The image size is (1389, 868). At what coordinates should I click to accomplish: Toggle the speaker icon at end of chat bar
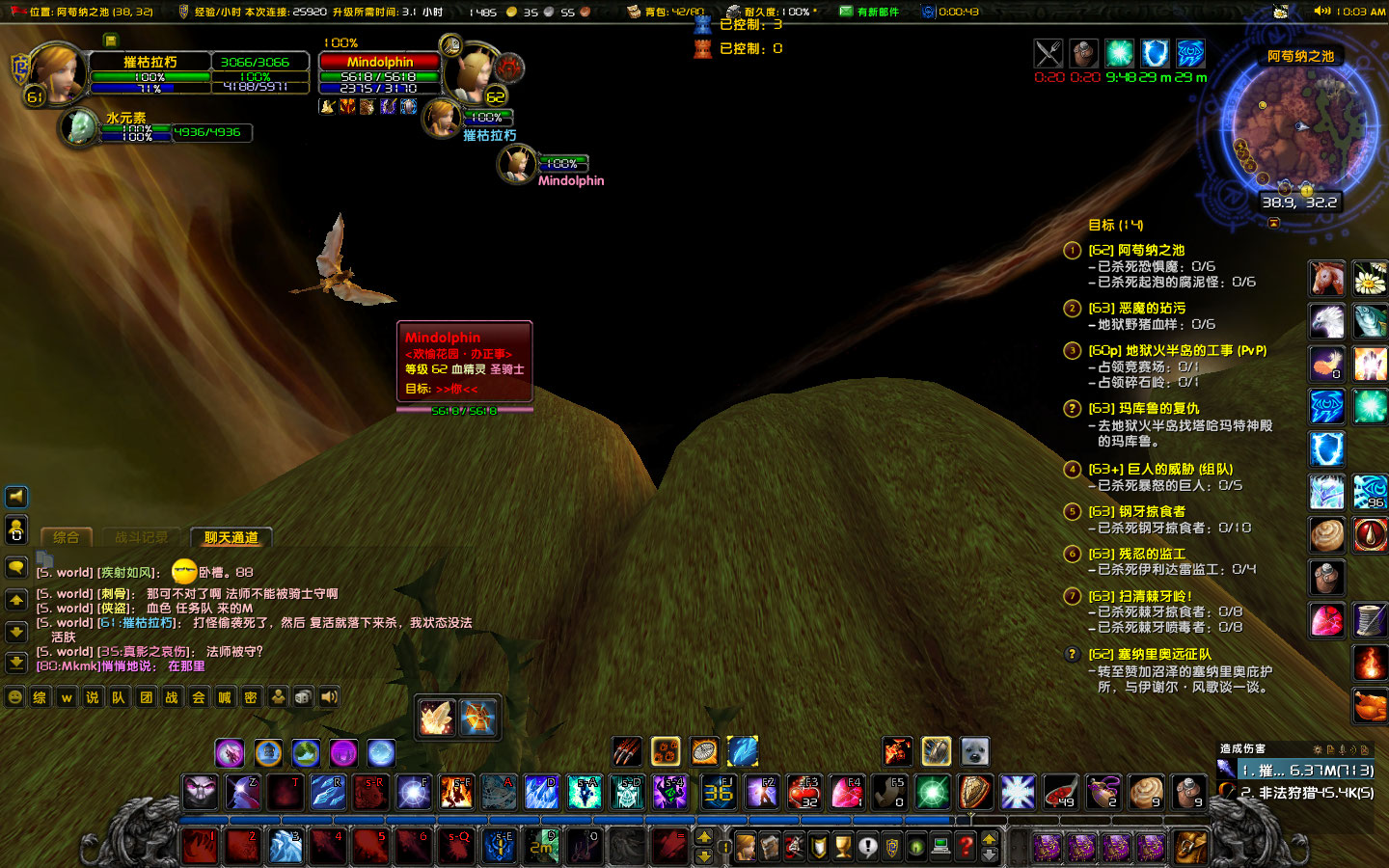[328, 696]
